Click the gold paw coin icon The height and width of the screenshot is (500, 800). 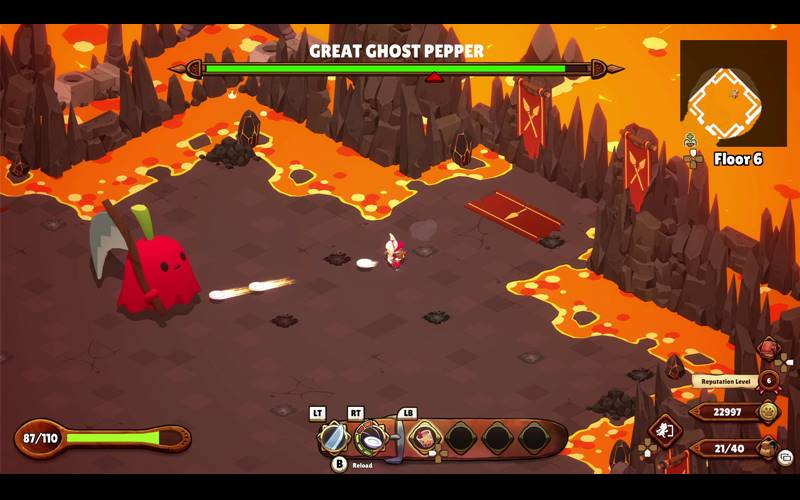768,411
